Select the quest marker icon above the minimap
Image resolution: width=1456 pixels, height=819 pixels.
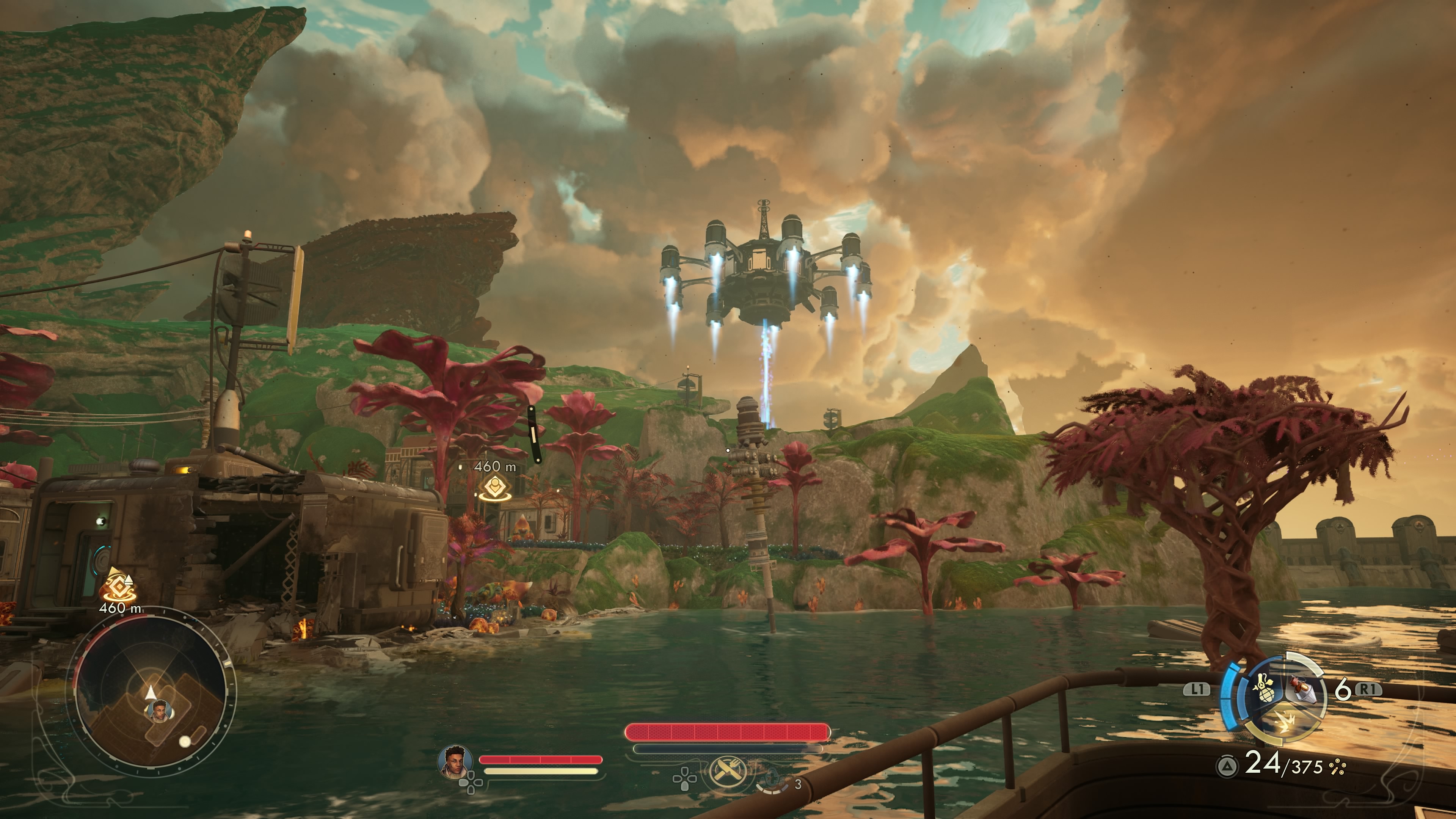click(119, 585)
